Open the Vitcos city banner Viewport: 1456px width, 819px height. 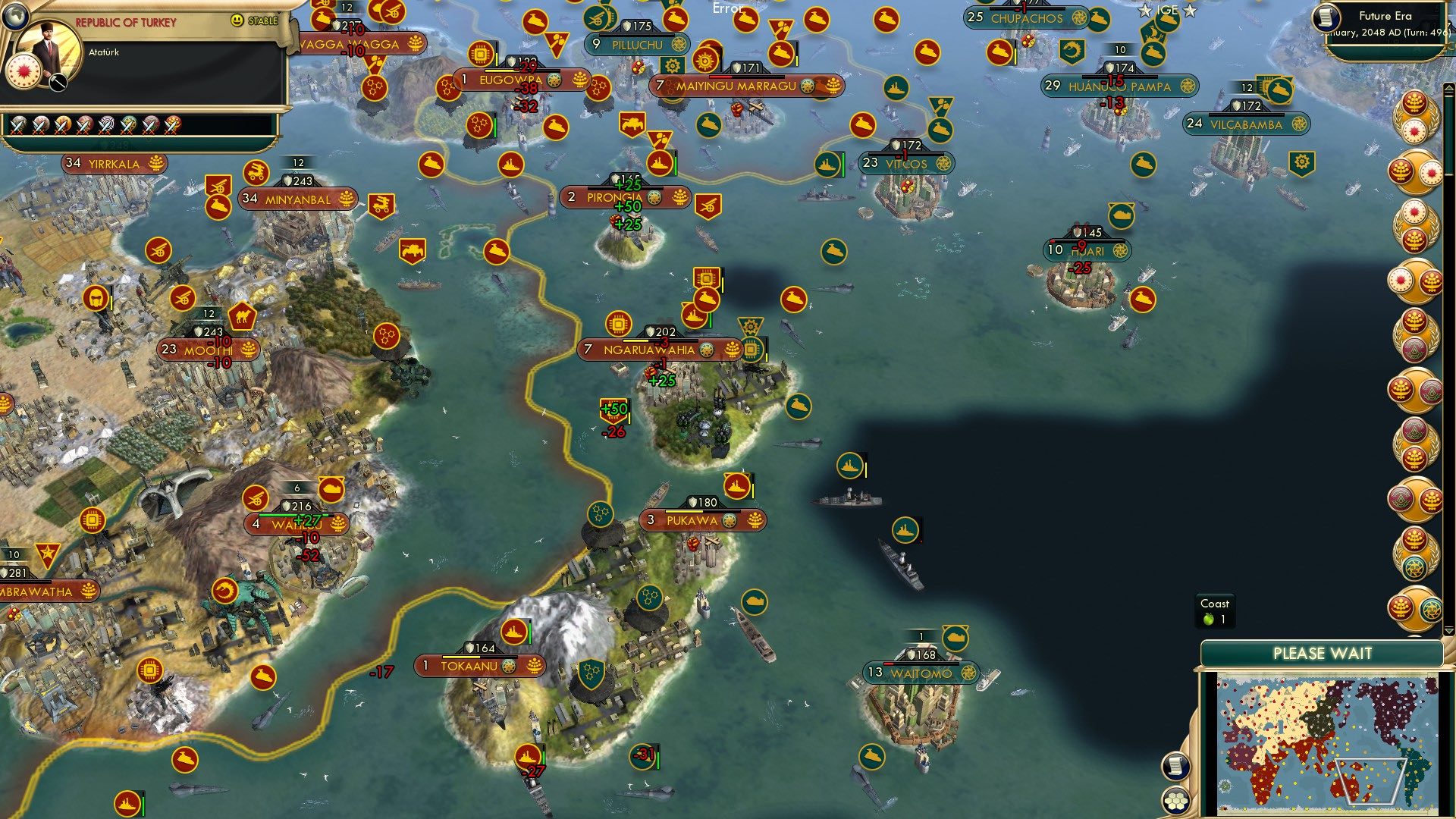point(907,163)
